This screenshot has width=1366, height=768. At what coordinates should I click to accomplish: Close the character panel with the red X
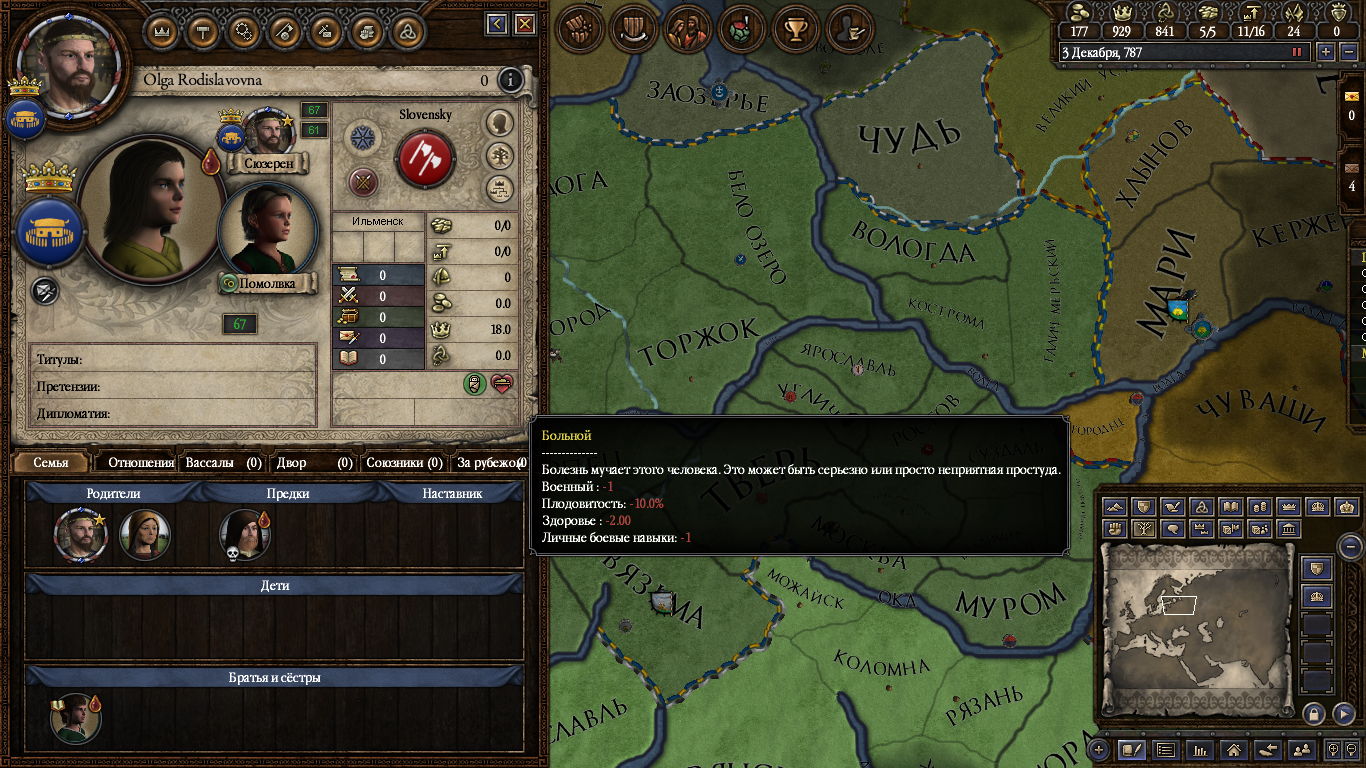(x=525, y=24)
